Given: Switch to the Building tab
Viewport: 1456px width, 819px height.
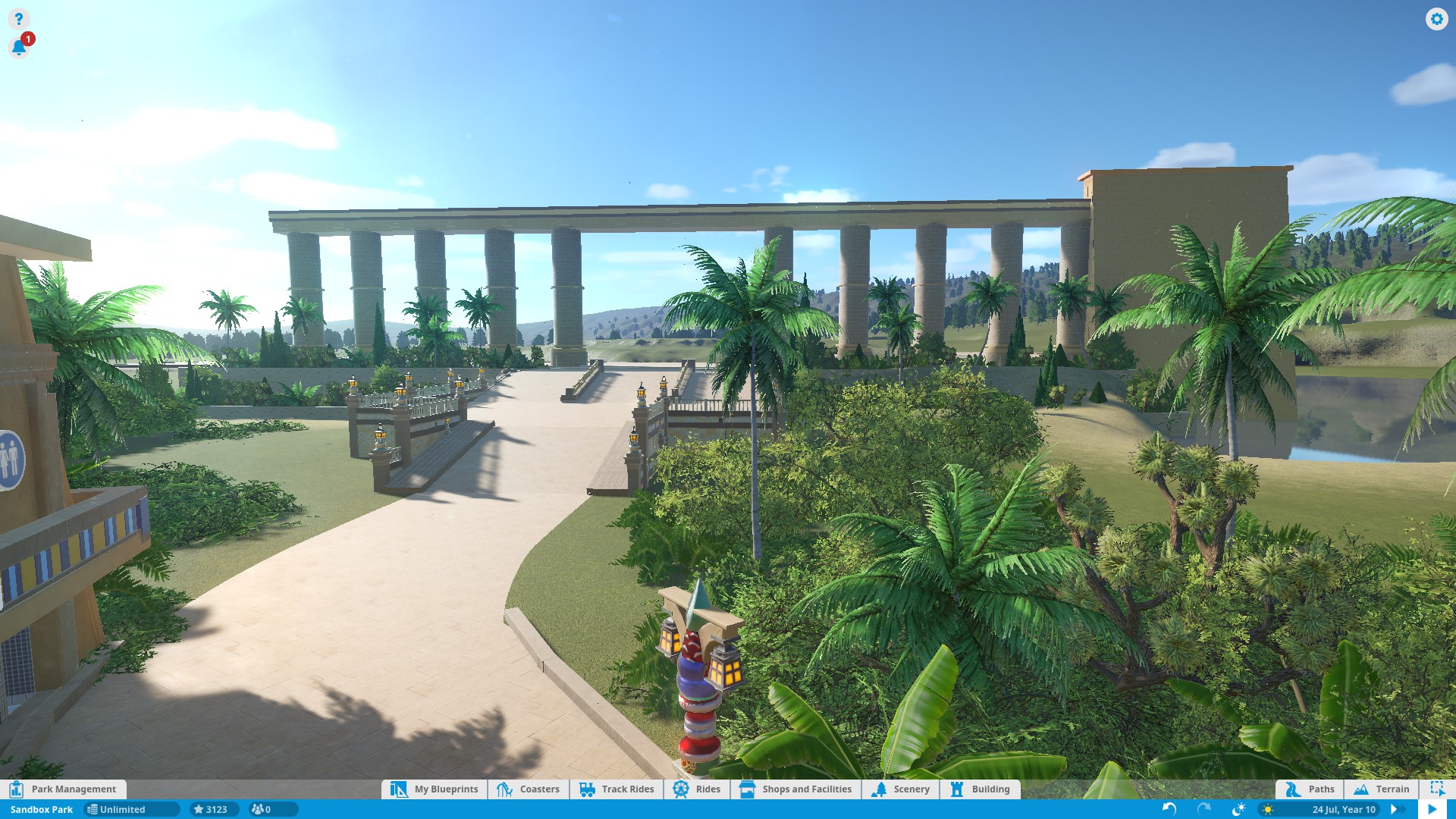Looking at the screenshot, I should click(x=980, y=789).
